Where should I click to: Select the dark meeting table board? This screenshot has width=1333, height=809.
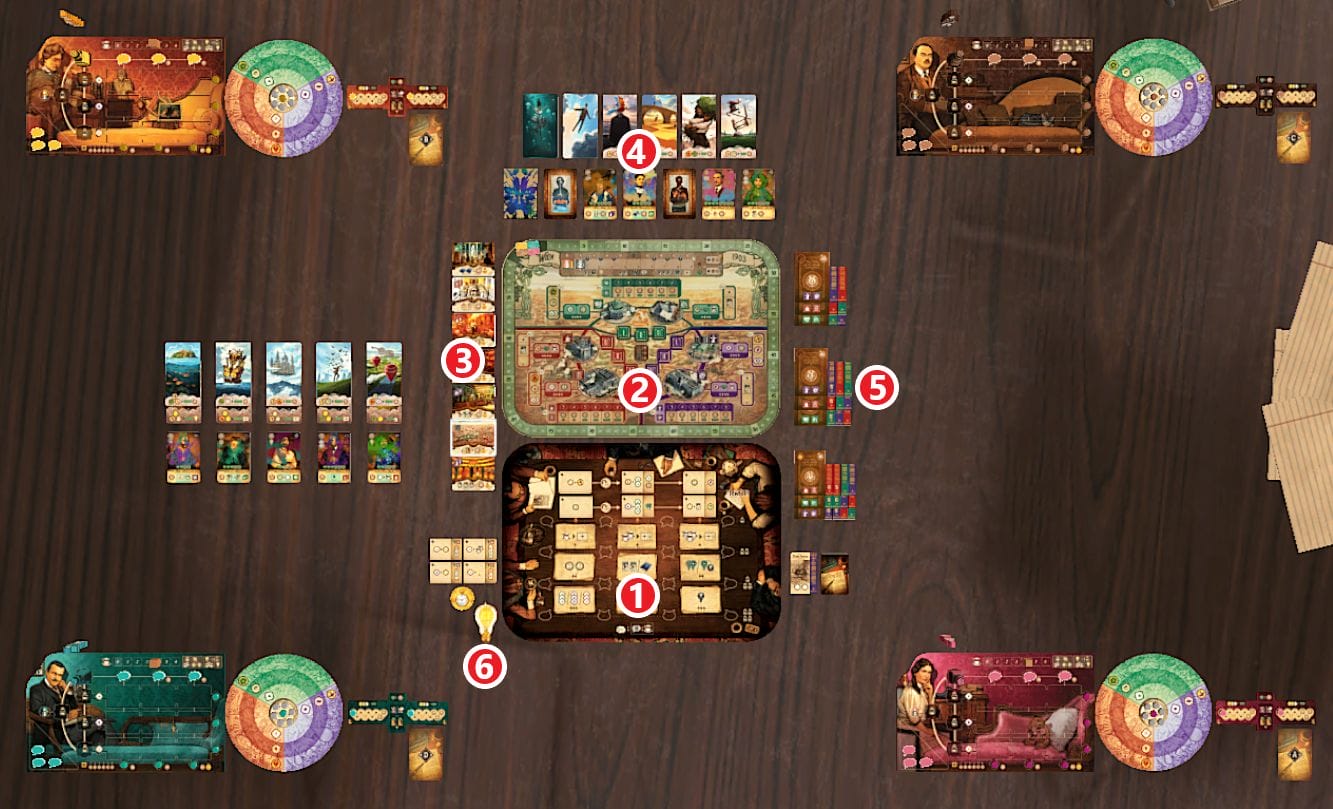click(640, 540)
